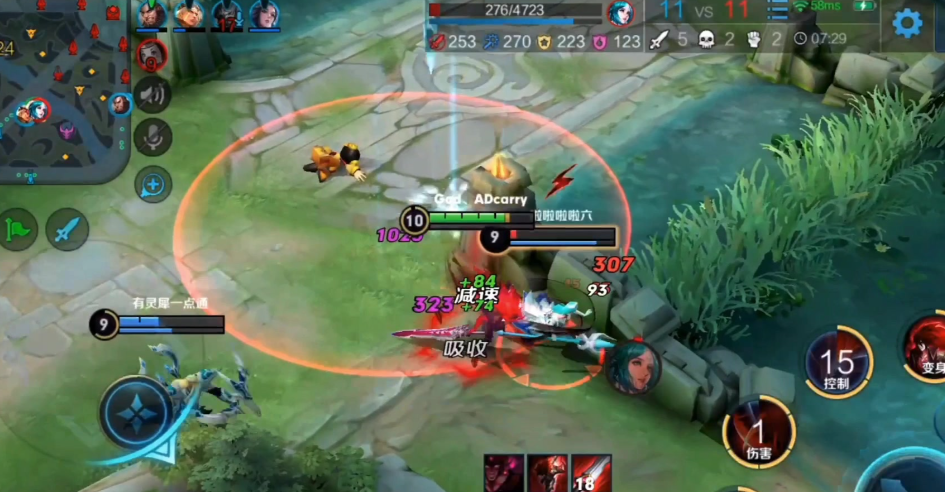
Task: Click the blue-haired hero portrait by health bar
Action: [x=621, y=14]
